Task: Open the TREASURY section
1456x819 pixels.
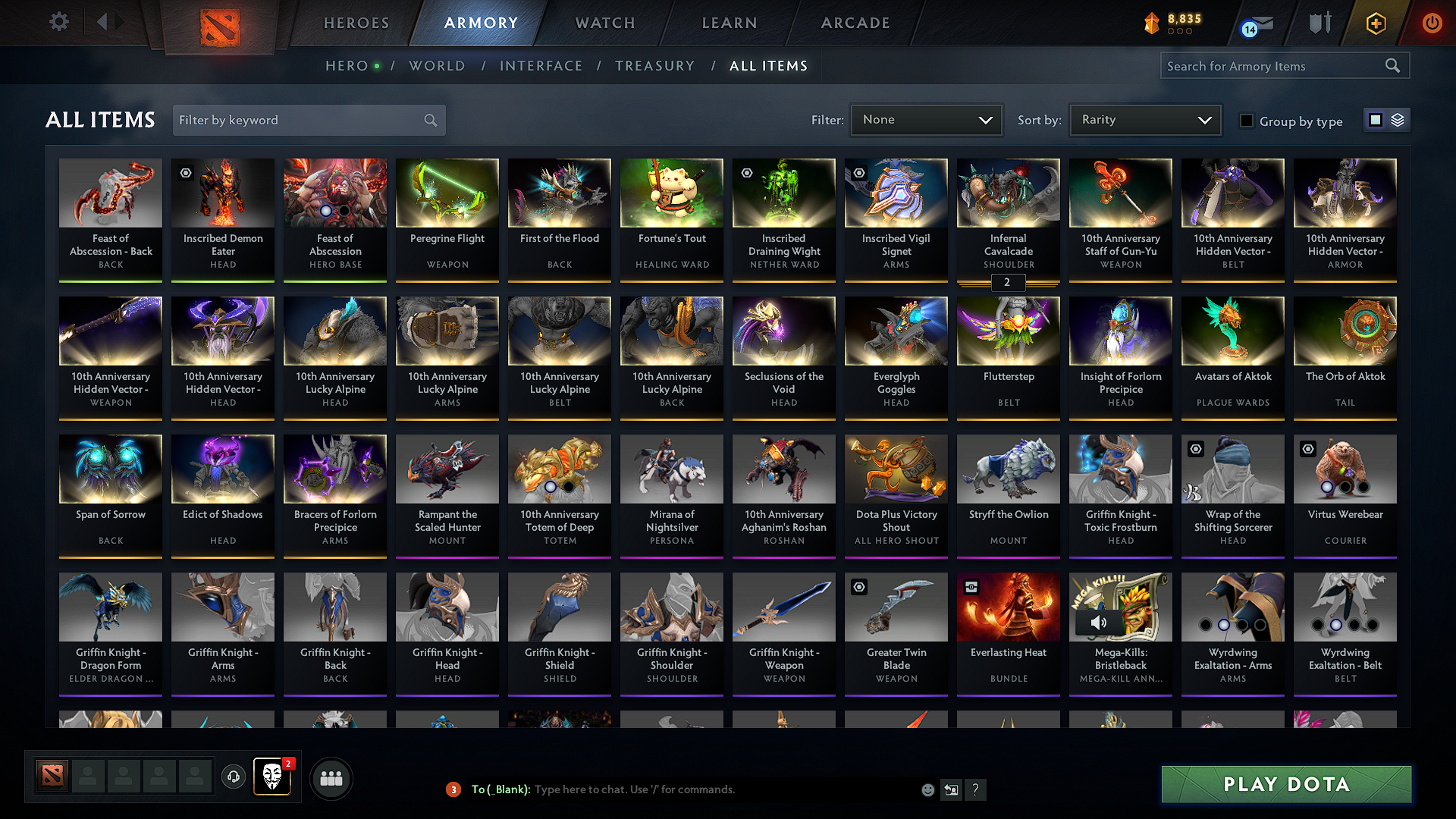Action: coord(655,66)
